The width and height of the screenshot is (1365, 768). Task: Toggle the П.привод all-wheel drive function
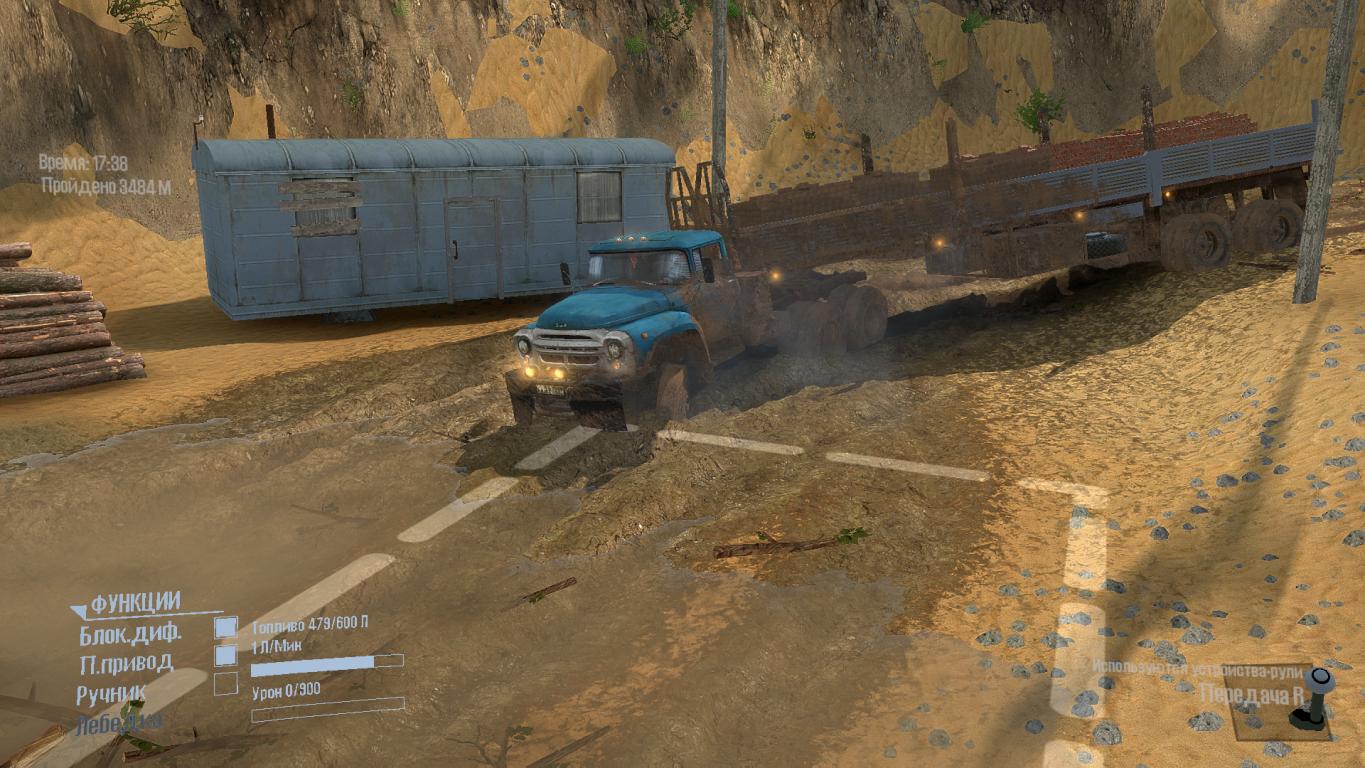point(226,656)
